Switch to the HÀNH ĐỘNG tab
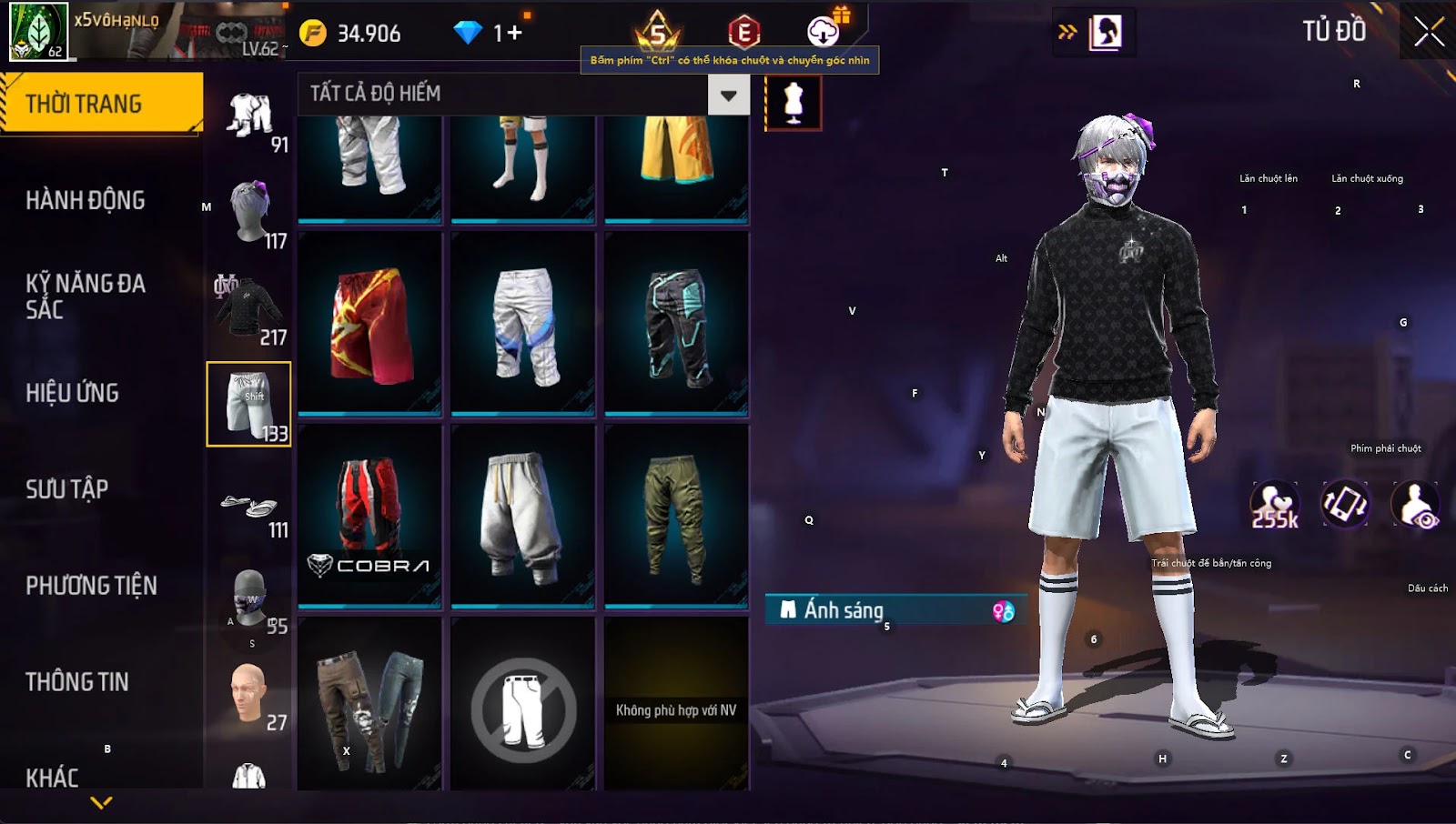This screenshot has height=824, width=1456. tap(86, 200)
